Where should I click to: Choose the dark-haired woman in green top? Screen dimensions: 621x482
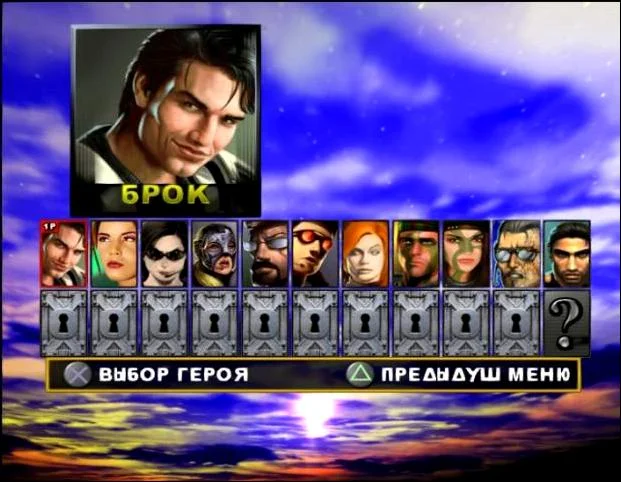click(114, 254)
